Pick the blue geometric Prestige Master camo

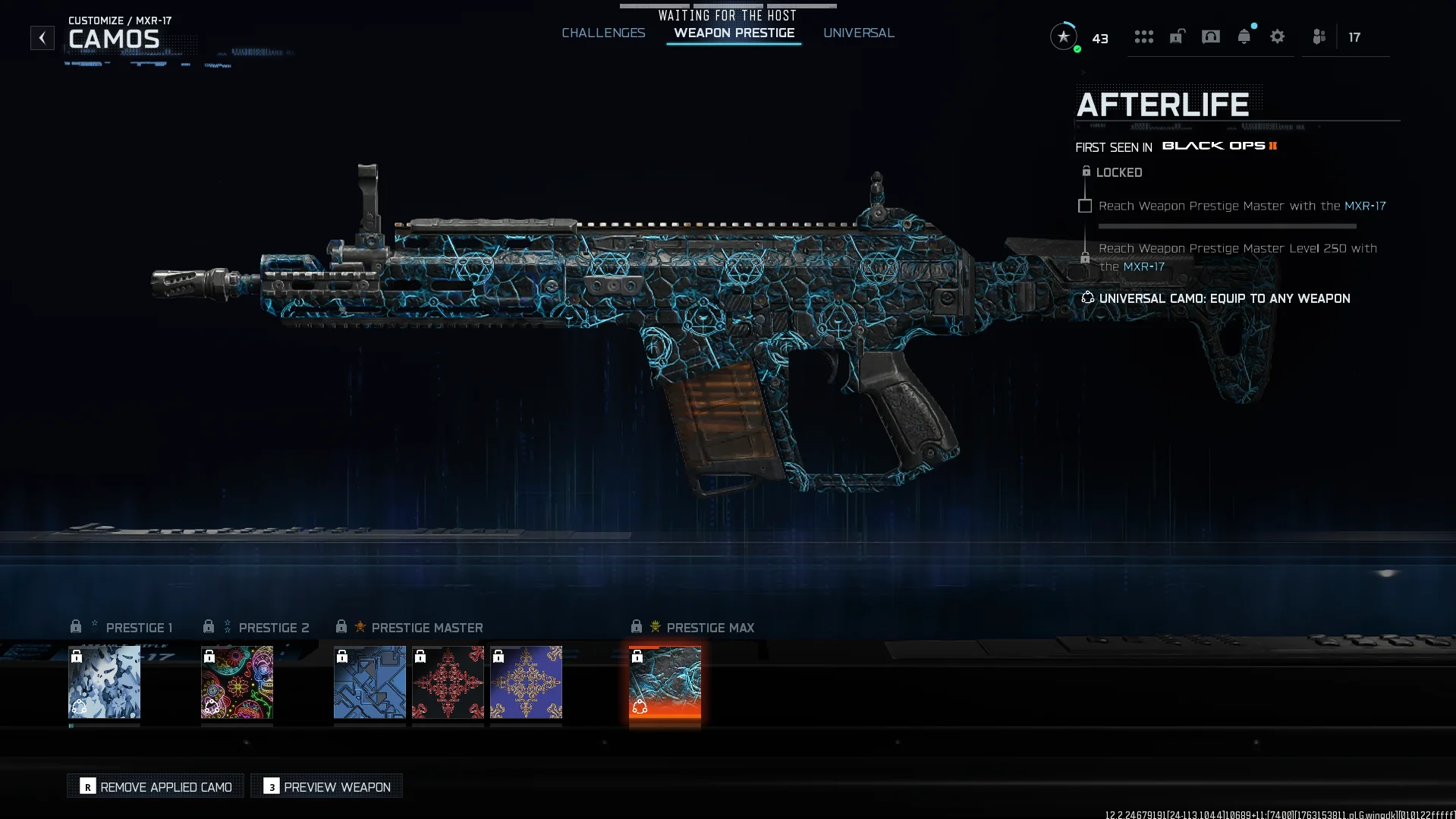click(370, 682)
